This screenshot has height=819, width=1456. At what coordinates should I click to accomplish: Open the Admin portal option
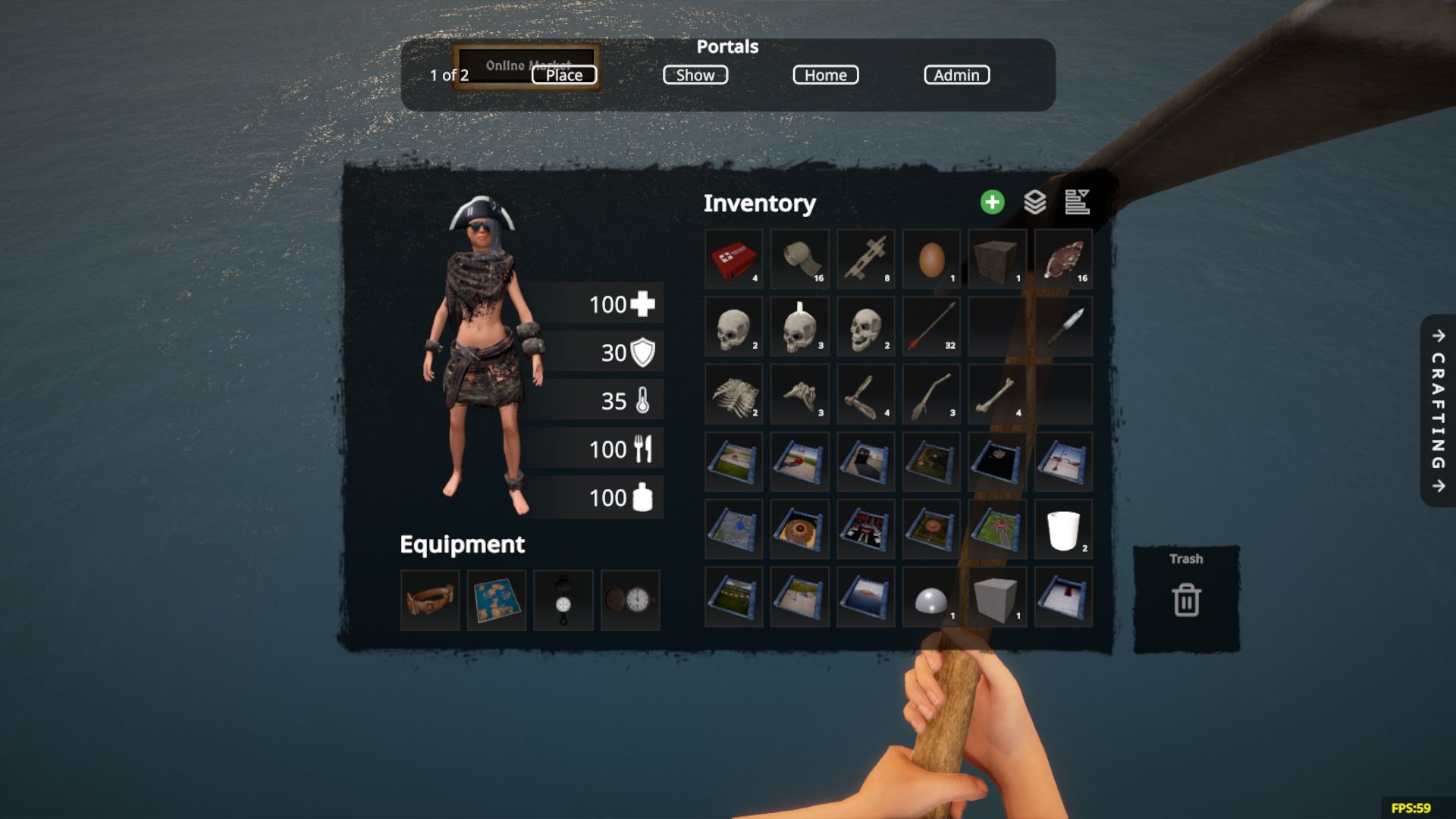point(956,75)
